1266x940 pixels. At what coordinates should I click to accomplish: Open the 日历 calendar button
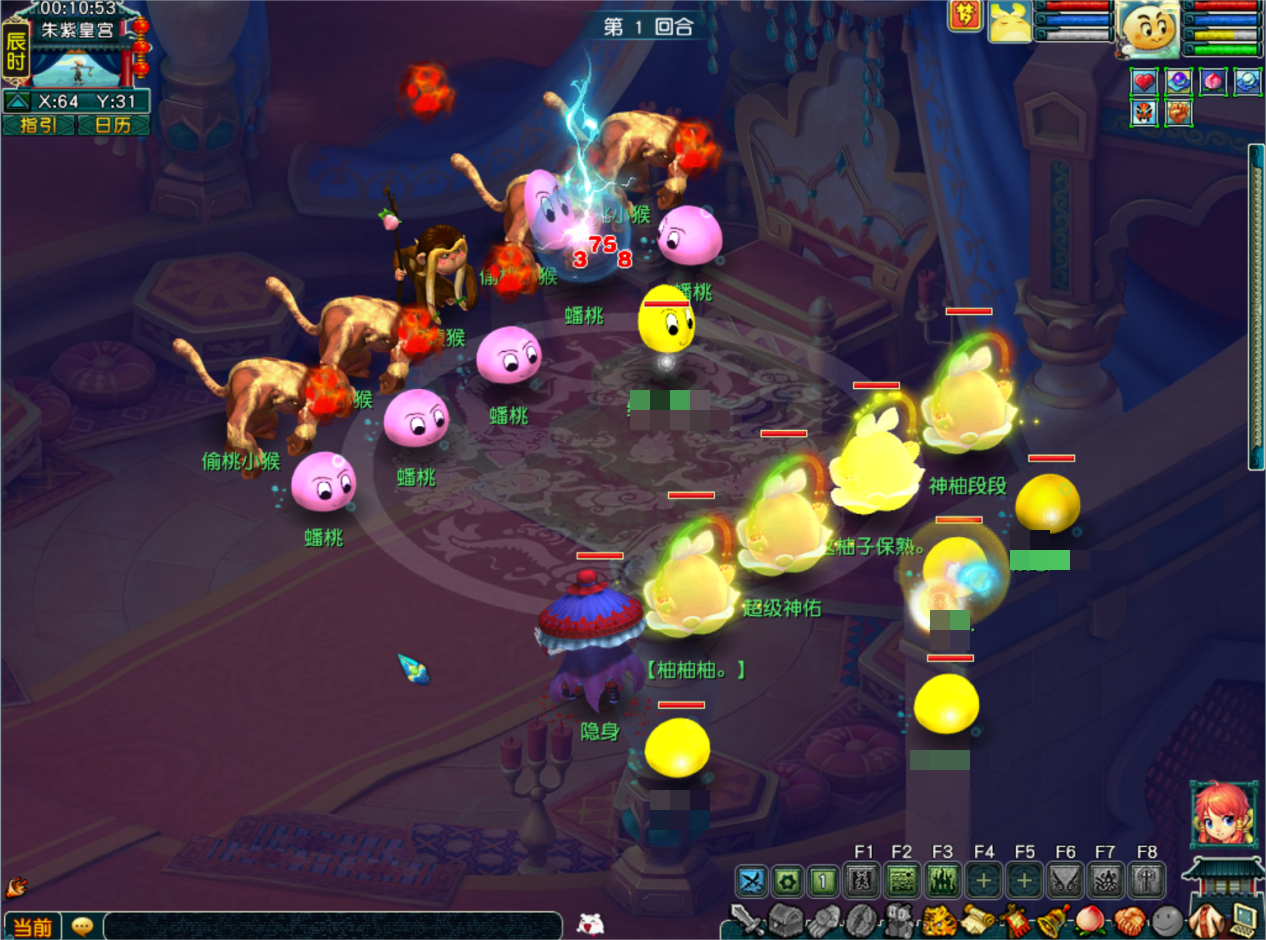pyautogui.click(x=113, y=125)
